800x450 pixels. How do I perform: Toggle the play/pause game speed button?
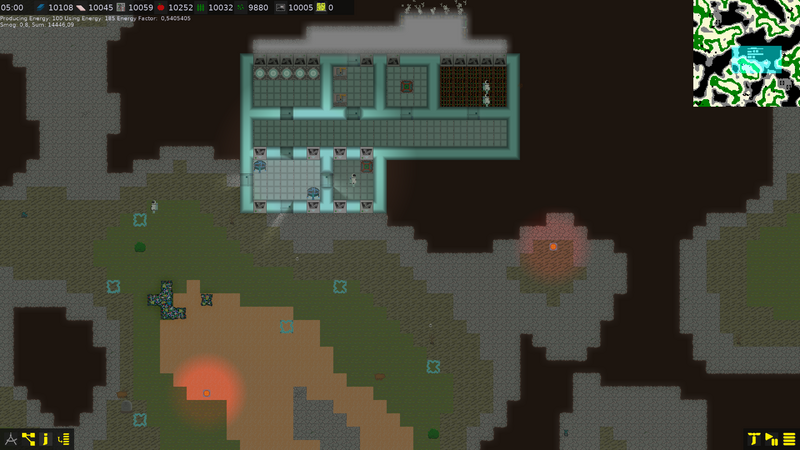pyautogui.click(x=771, y=438)
